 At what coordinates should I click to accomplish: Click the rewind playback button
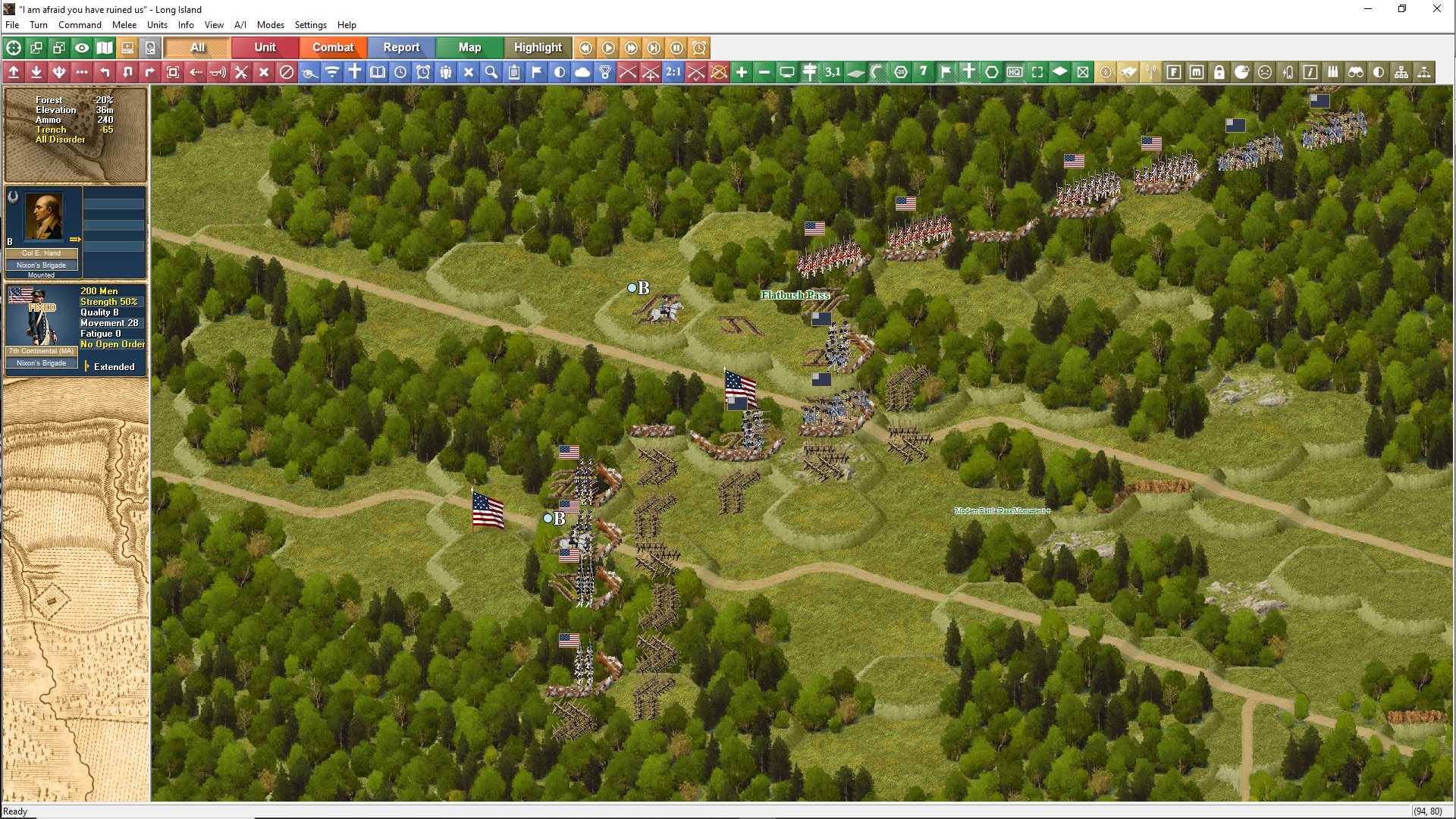(585, 48)
